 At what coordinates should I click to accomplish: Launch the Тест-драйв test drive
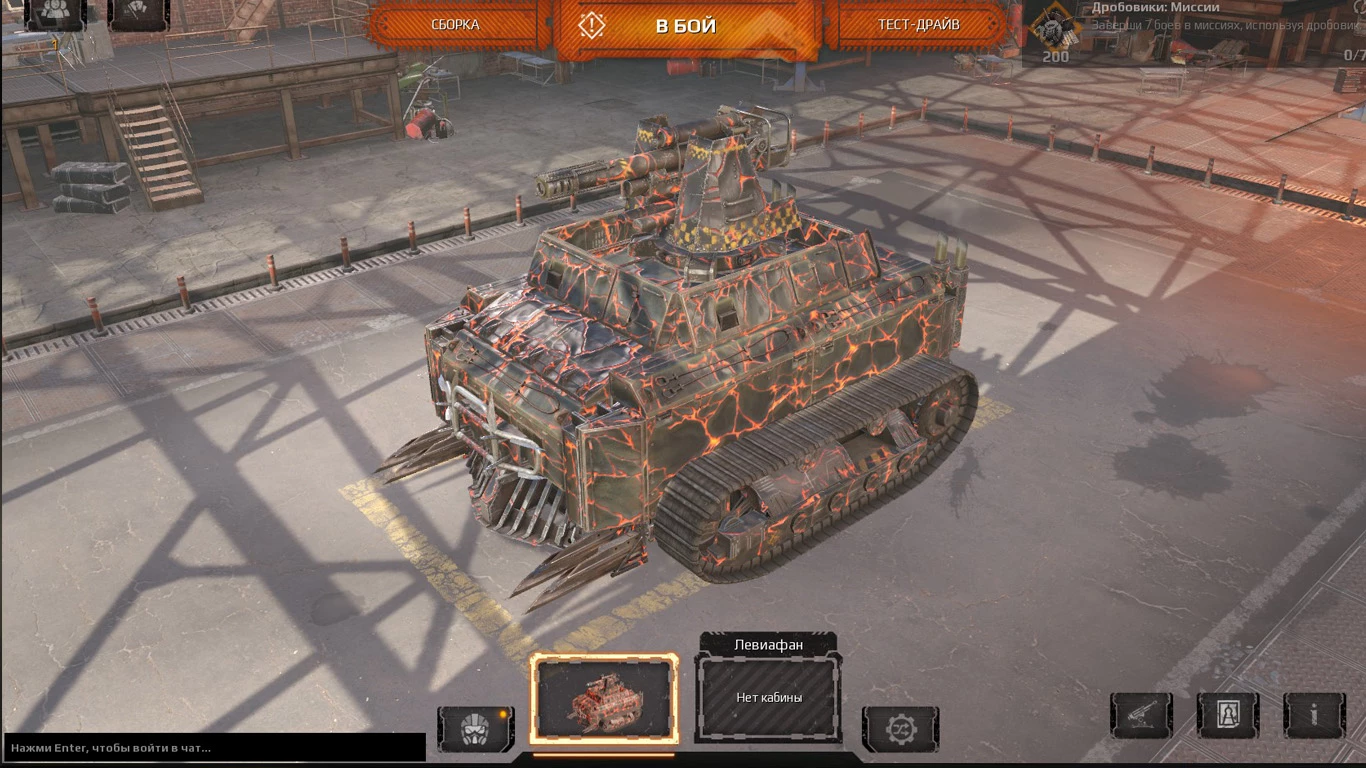click(918, 25)
